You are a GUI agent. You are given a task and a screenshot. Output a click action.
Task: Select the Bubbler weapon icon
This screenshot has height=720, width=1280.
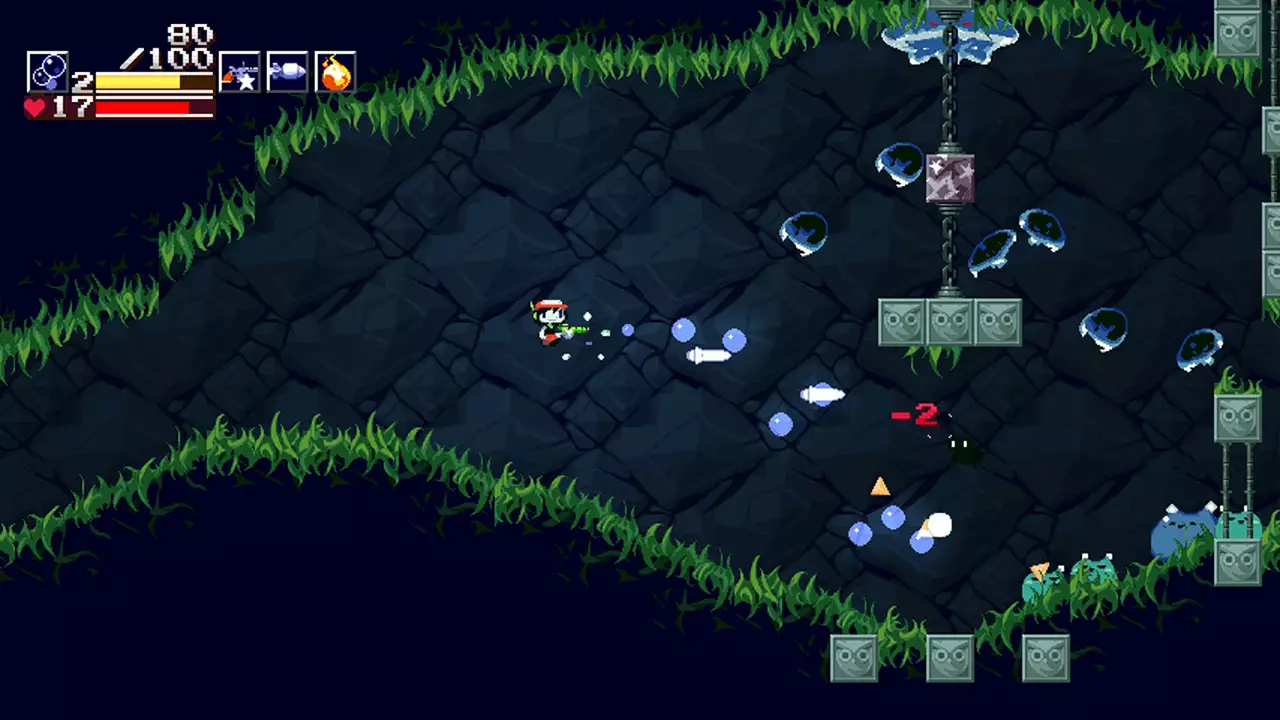coord(47,70)
